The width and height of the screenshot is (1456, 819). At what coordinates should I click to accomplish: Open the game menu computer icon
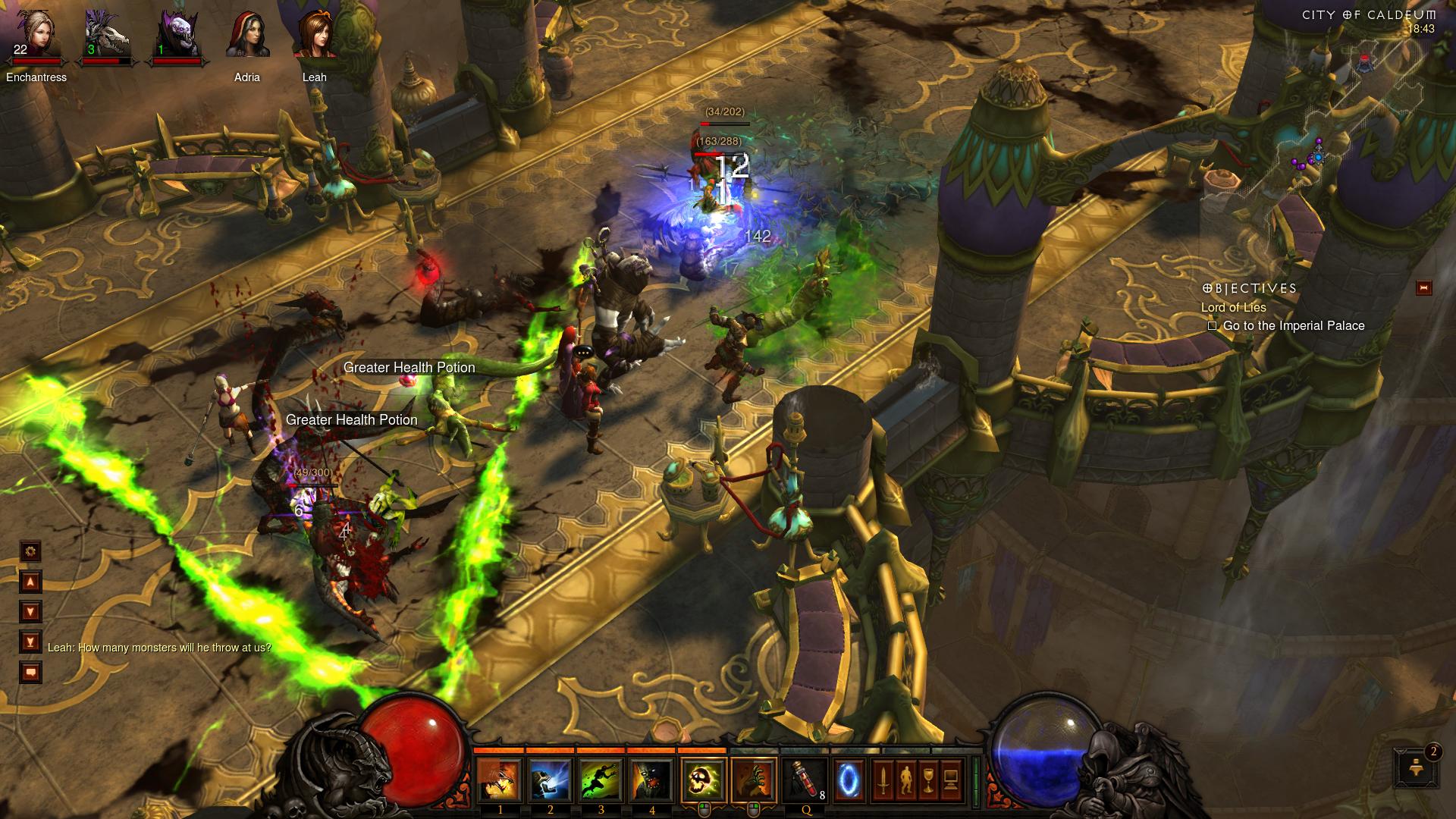coord(951,780)
